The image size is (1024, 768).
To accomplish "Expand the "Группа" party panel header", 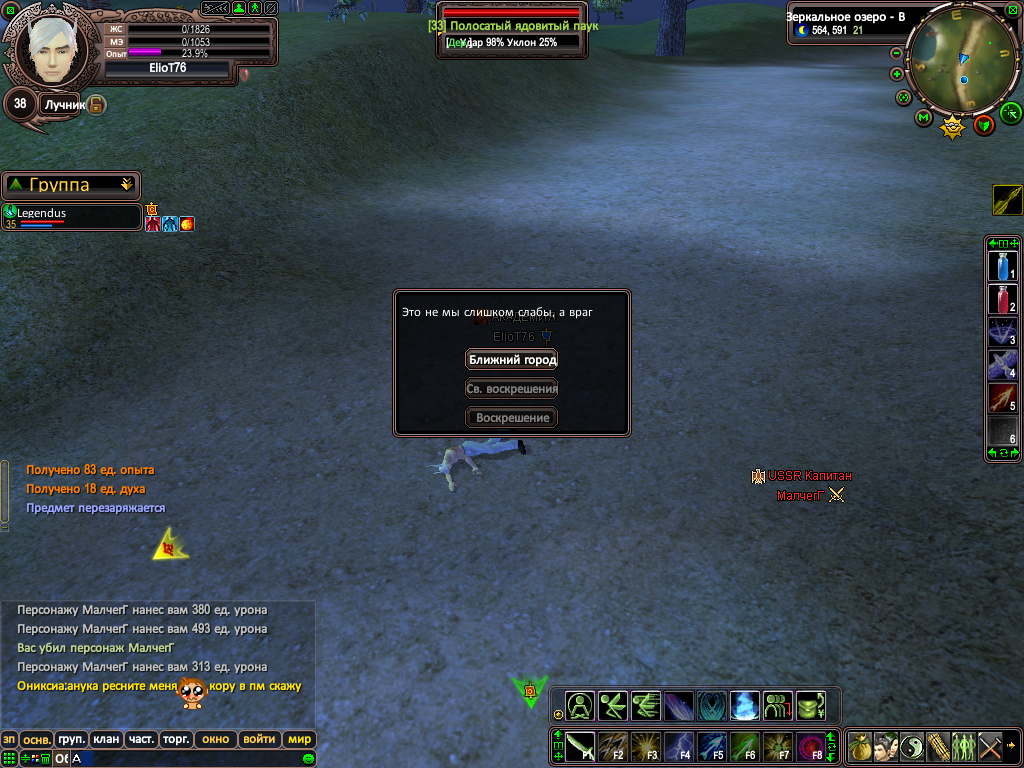I will (x=70, y=185).
